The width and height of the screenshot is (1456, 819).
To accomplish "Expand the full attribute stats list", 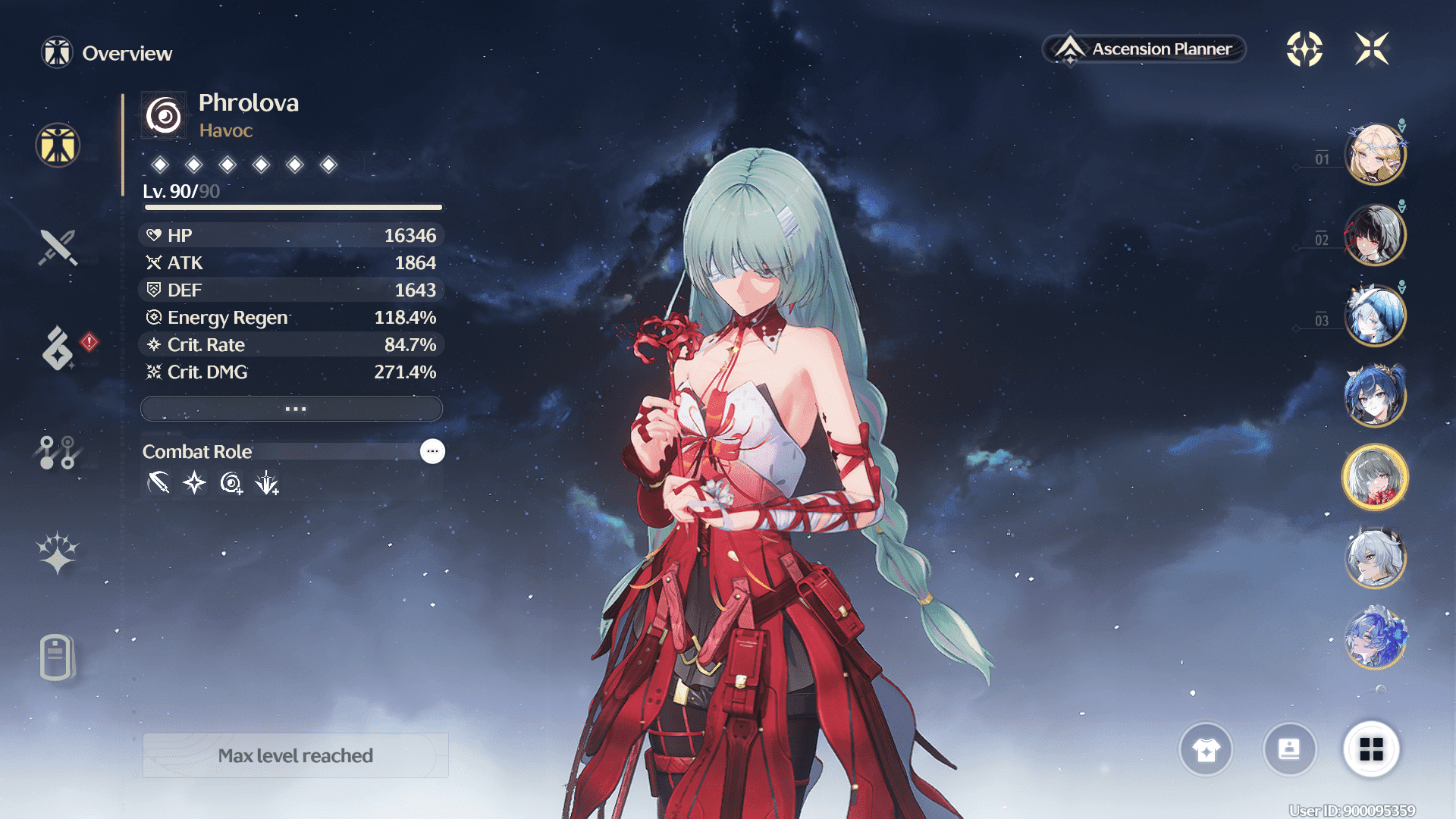I will pyautogui.click(x=292, y=409).
